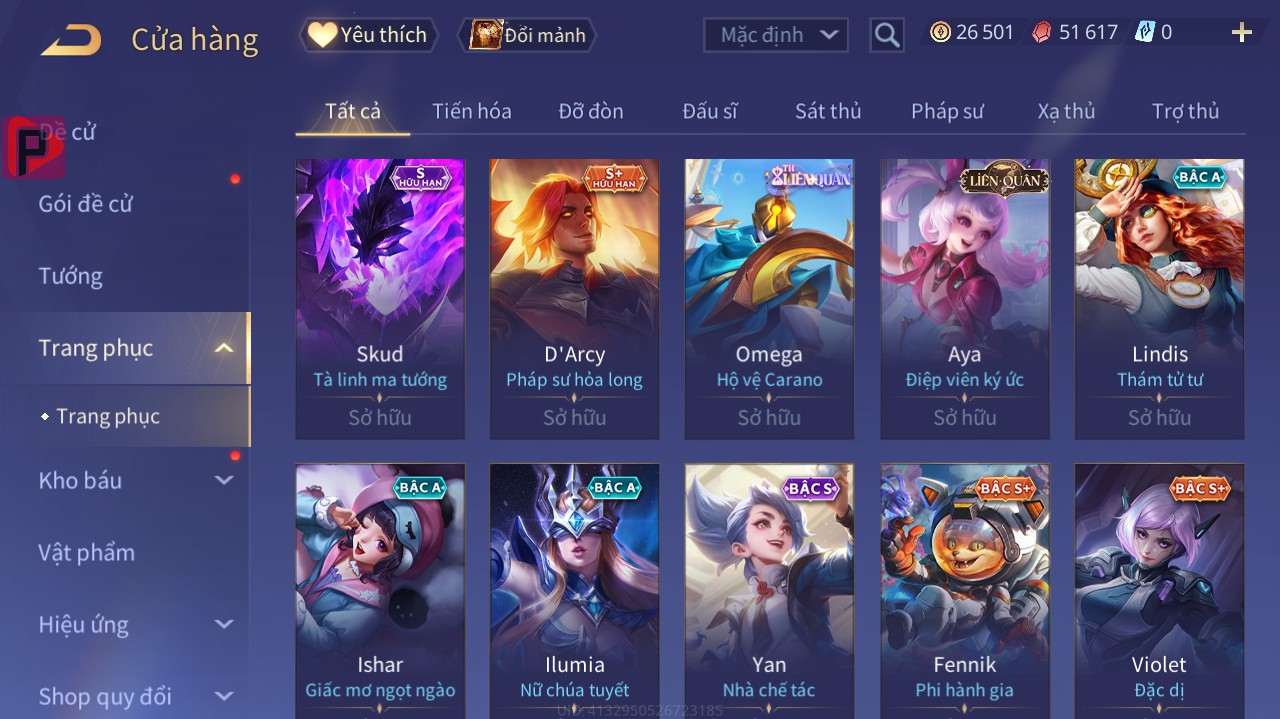The image size is (1280, 719).
Task: Choose D'Arcy Pháp sư hỏa long skin
Action: click(574, 298)
